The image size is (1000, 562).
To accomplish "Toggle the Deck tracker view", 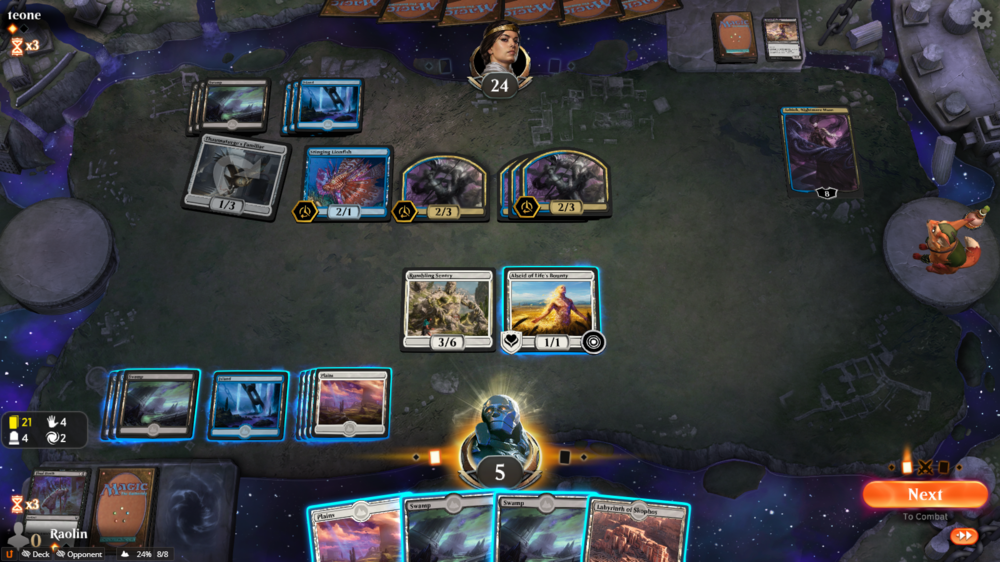I will pyautogui.click(x=34, y=554).
